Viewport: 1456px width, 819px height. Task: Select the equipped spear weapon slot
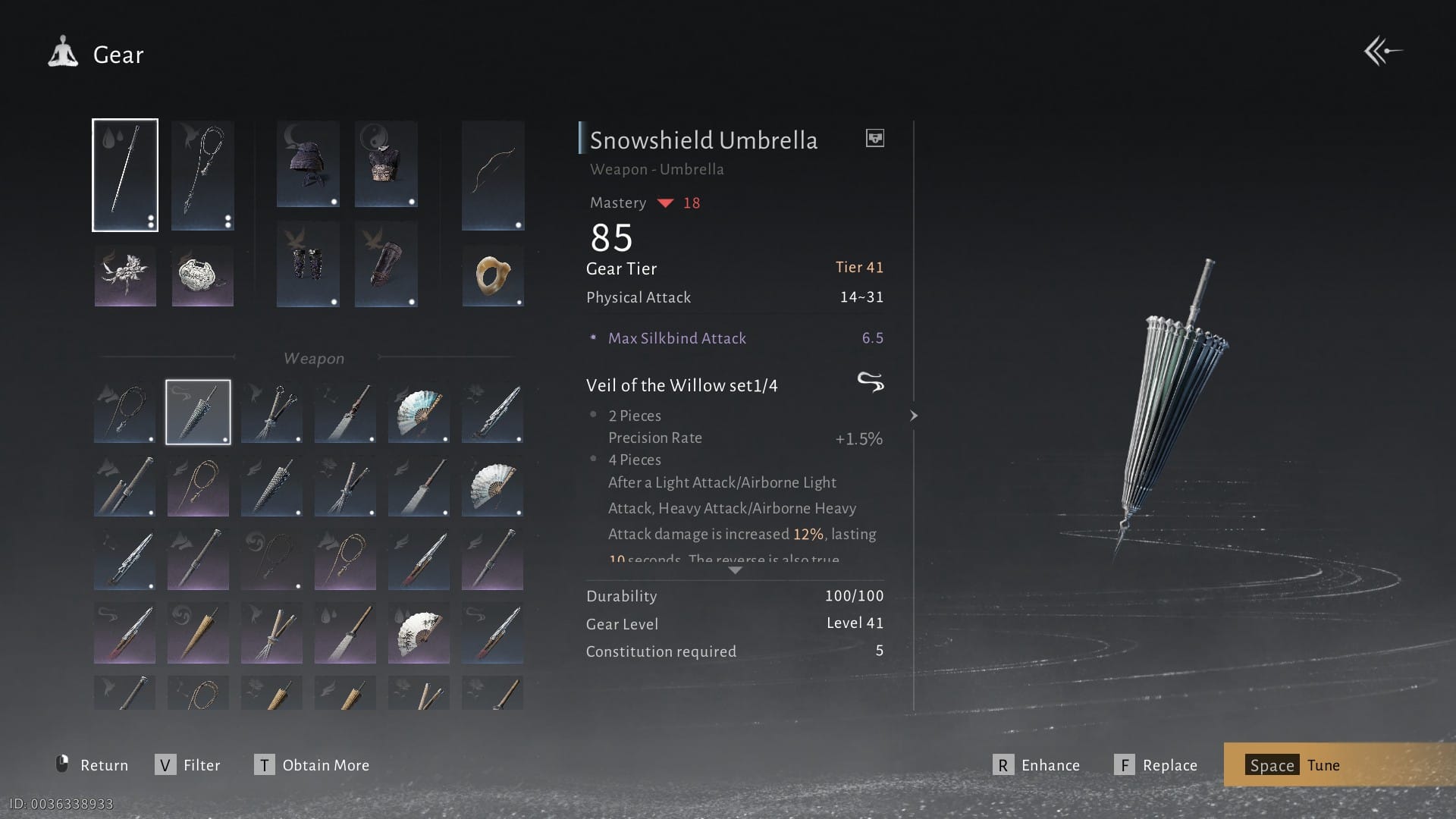click(x=125, y=175)
